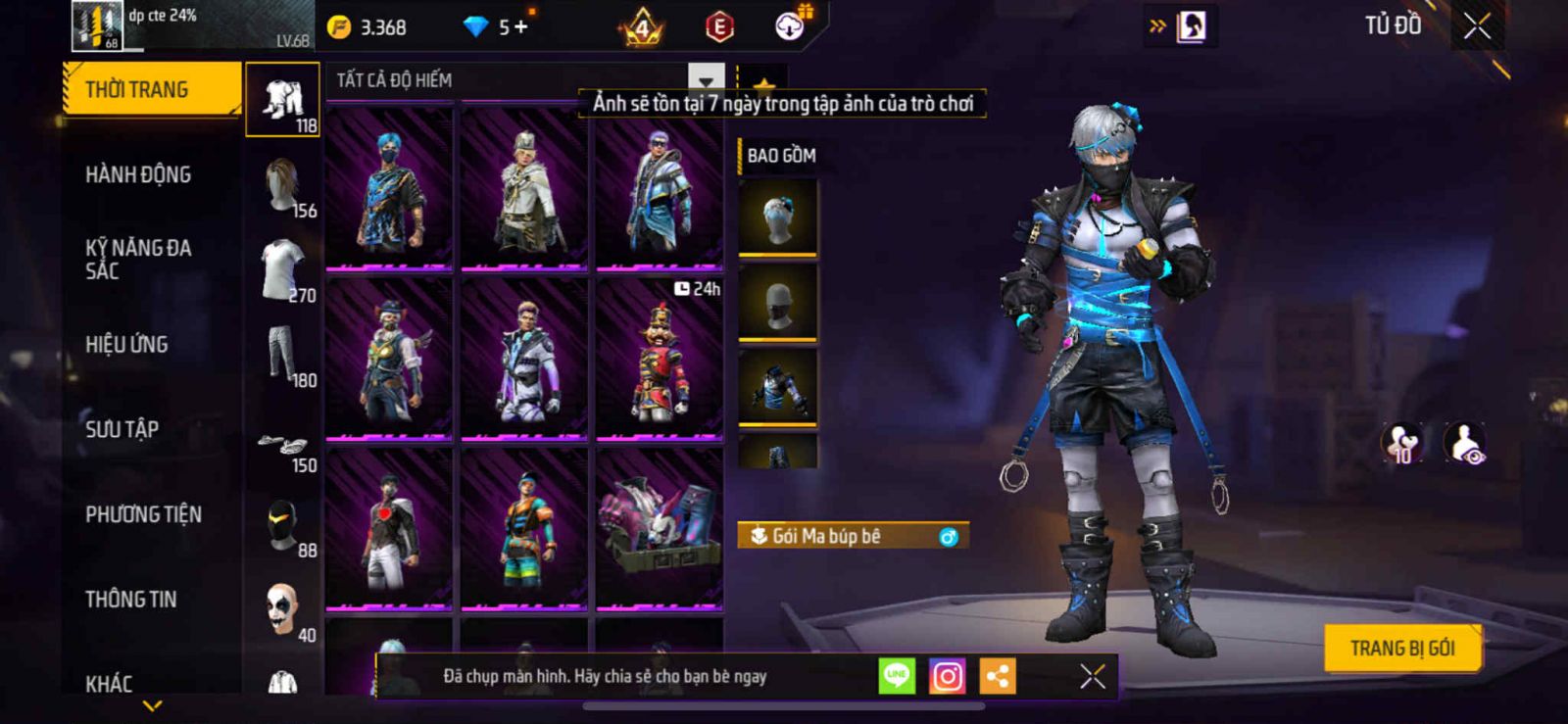1568x724 pixels.
Task: Share screenshot via LINE
Action: pos(896,676)
